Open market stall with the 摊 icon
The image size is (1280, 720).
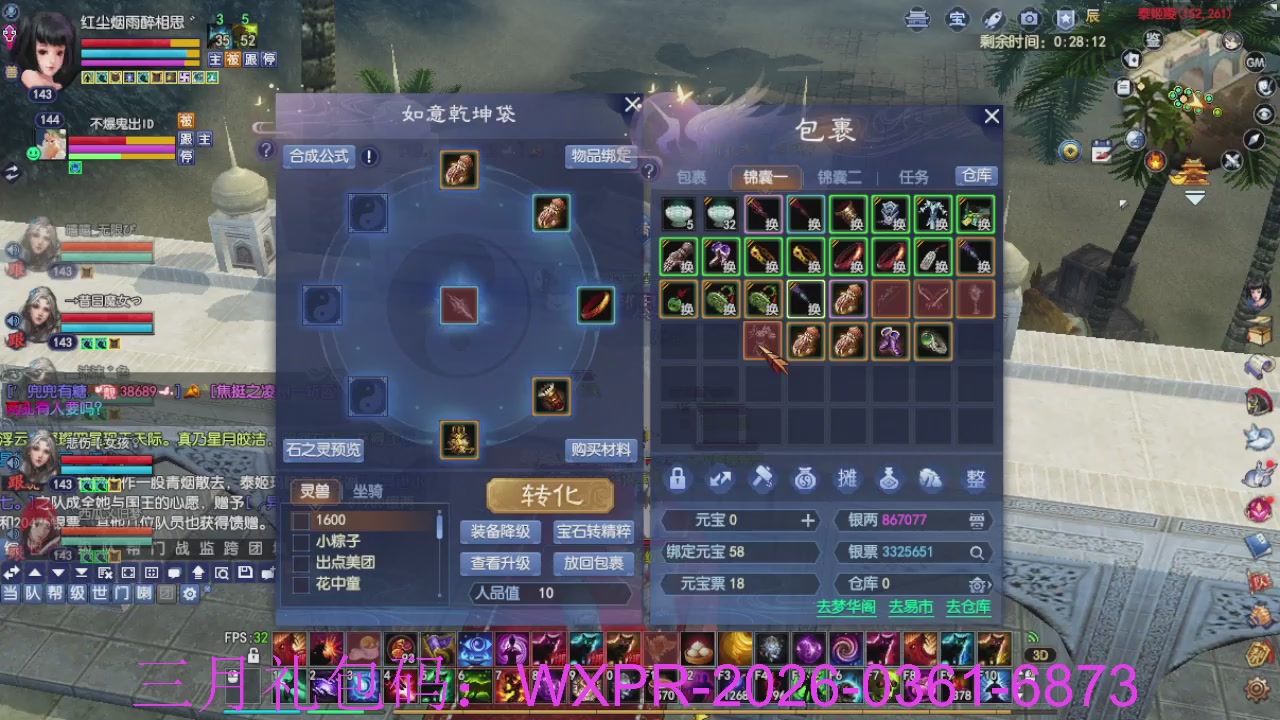coord(847,479)
